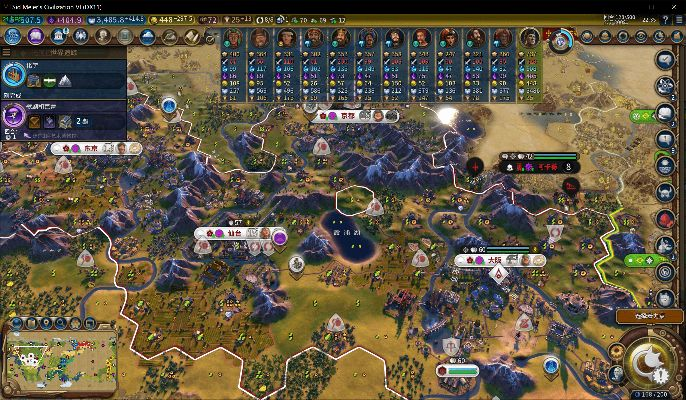Open the technology tree button
Image resolution: width=686 pixels, height=400 pixels.
pos(13,36)
